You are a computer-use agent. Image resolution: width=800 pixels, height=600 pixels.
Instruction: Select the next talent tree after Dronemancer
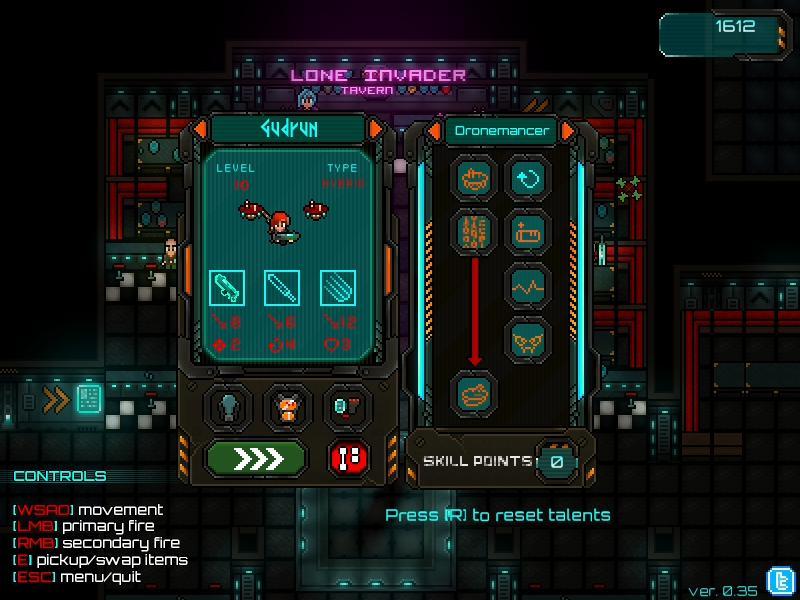pos(568,131)
